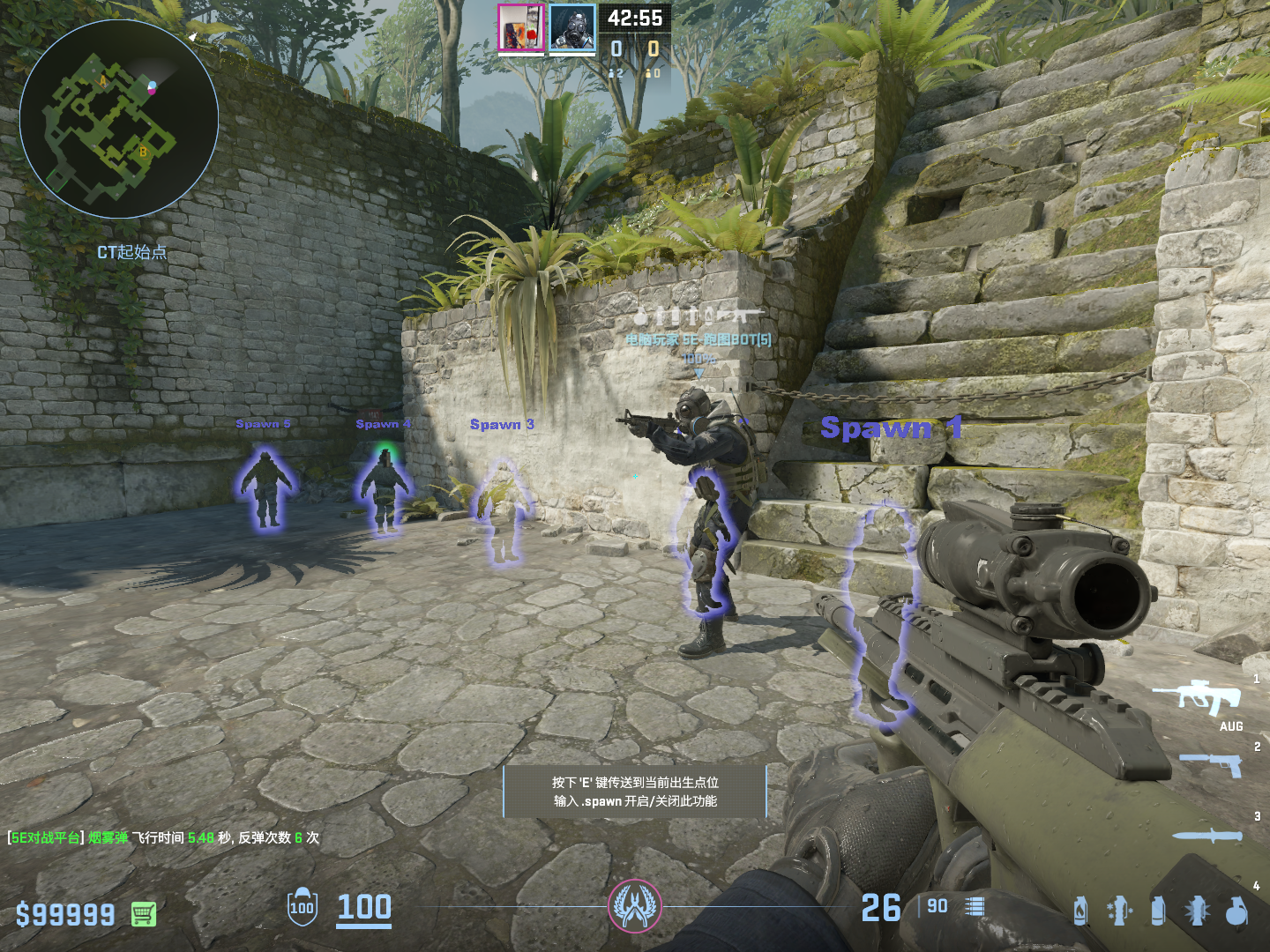Pick the decoy grenade icon
The width and height of the screenshot is (1270, 952).
click(x=1118, y=911)
